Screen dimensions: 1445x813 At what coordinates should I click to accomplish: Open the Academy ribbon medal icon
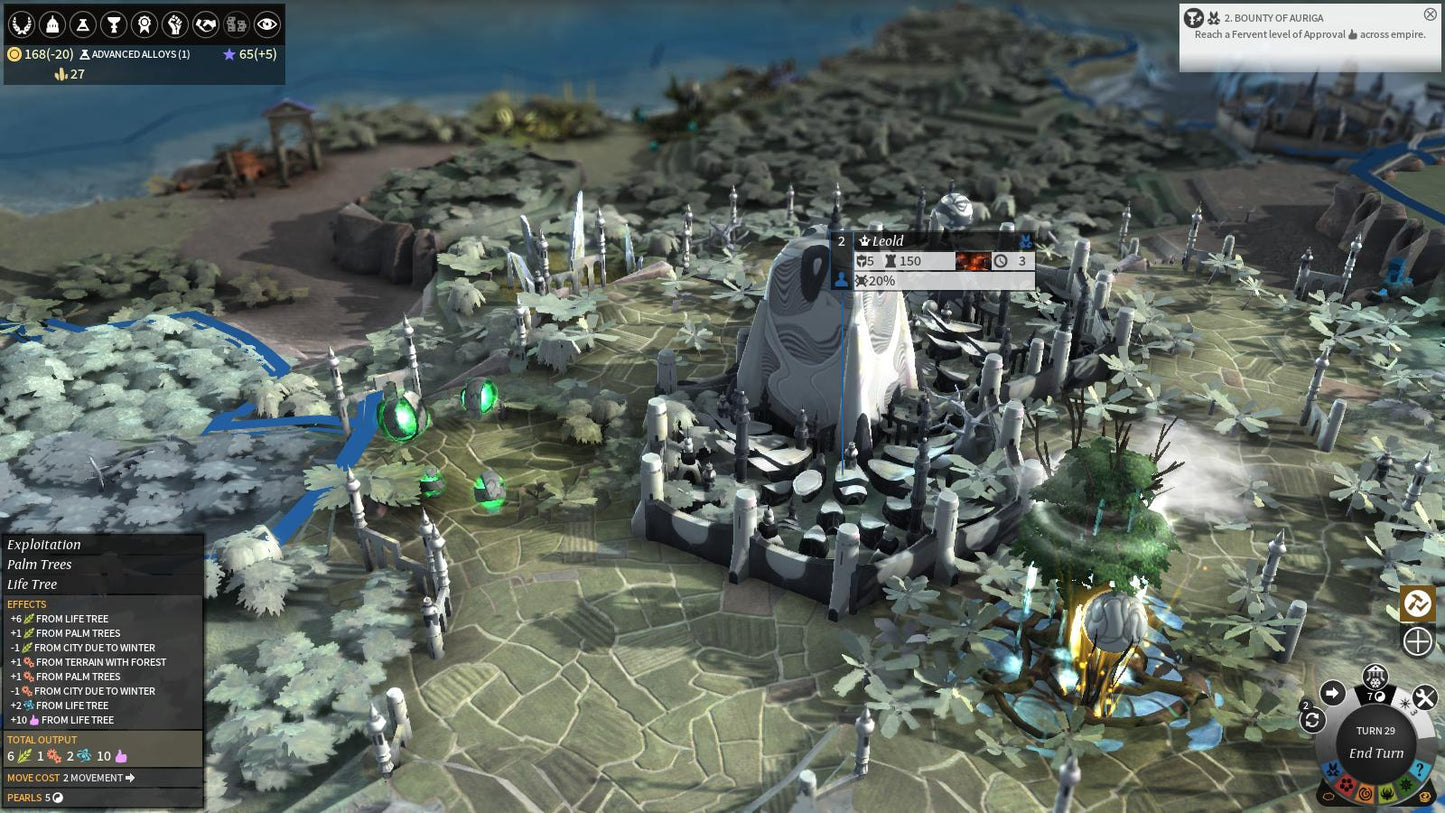(145, 24)
